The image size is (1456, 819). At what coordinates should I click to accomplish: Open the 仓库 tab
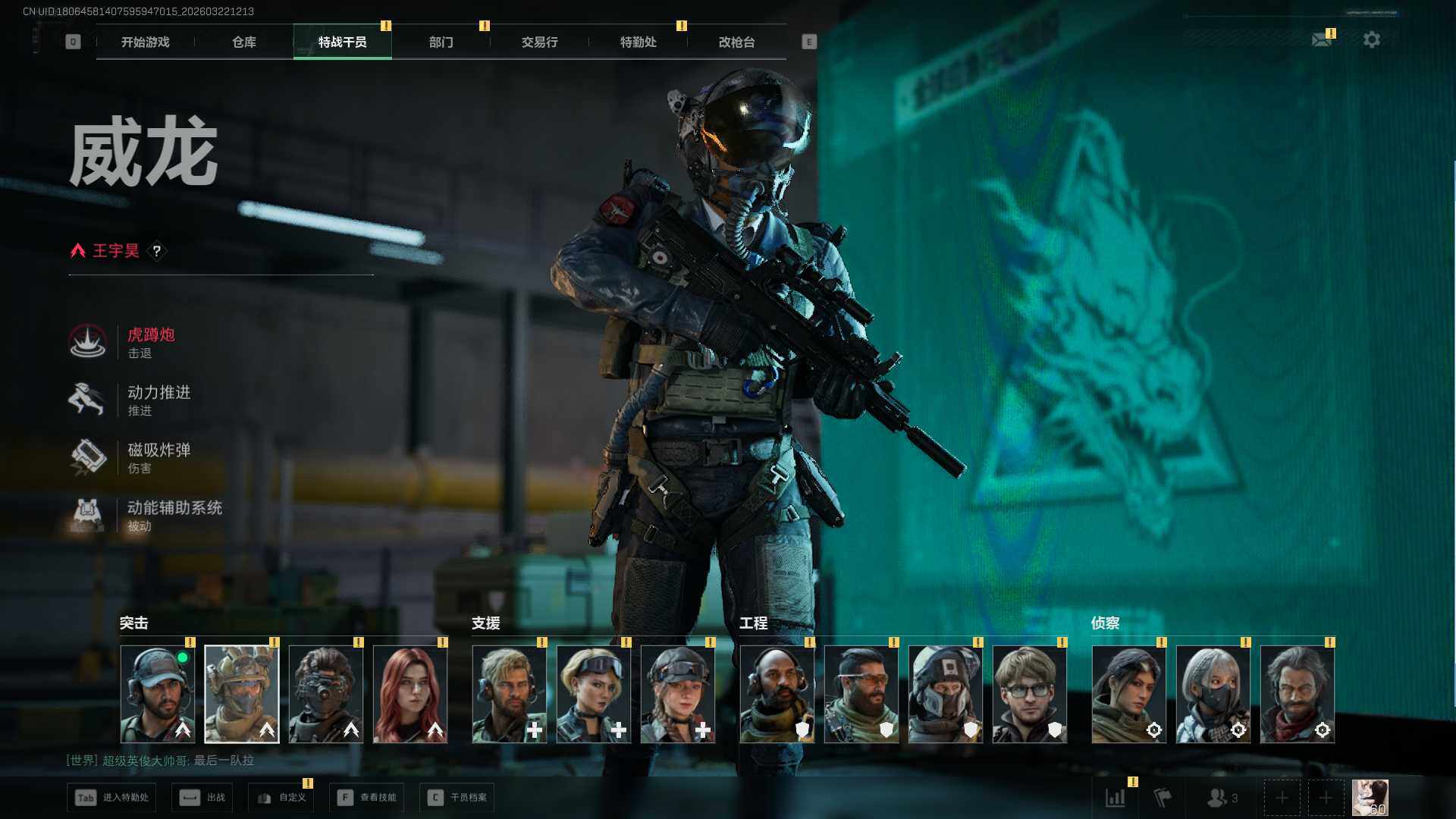point(243,42)
